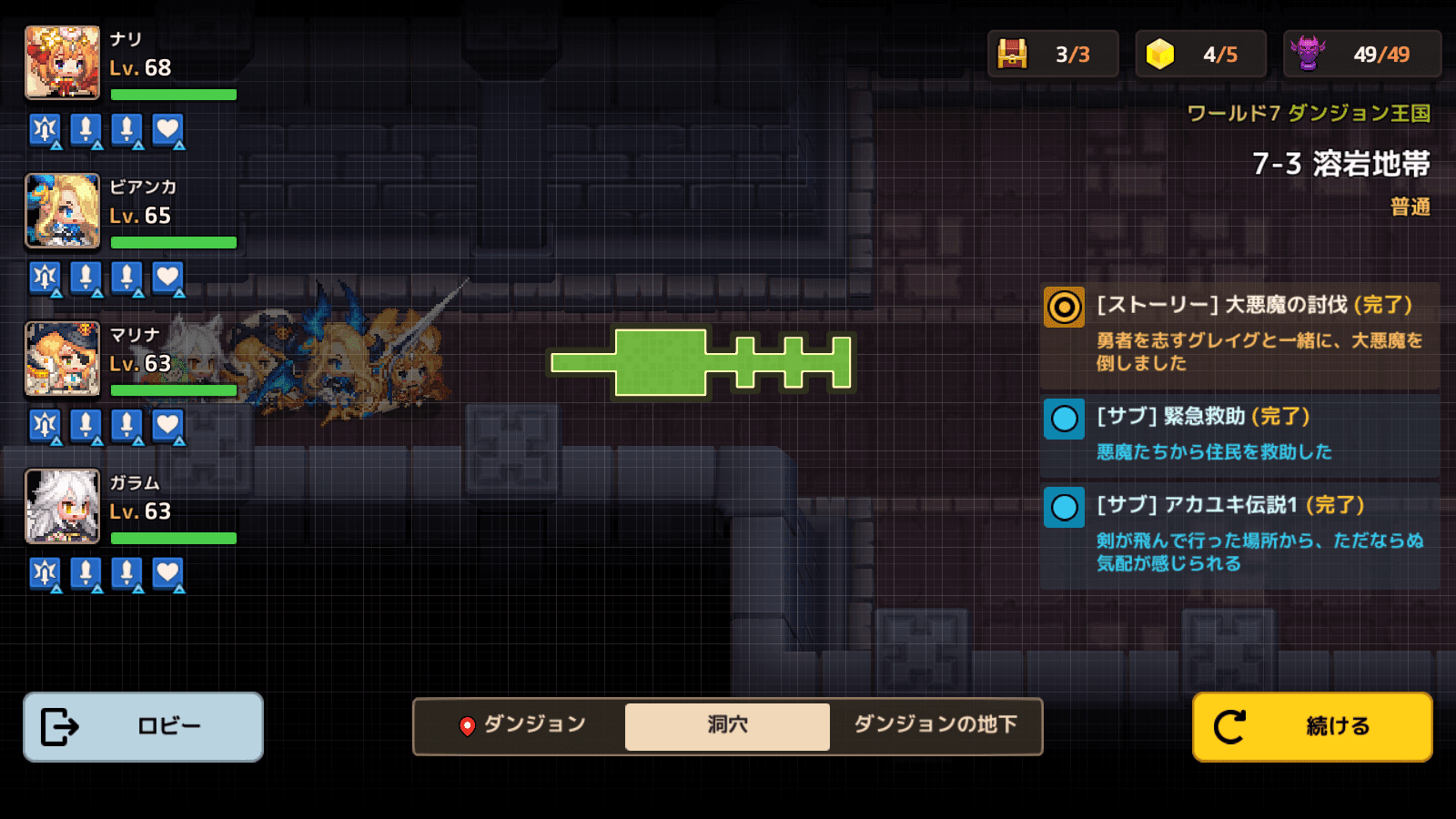
Task: Tap the purple demon 49/49 counter
Action: [1361, 55]
